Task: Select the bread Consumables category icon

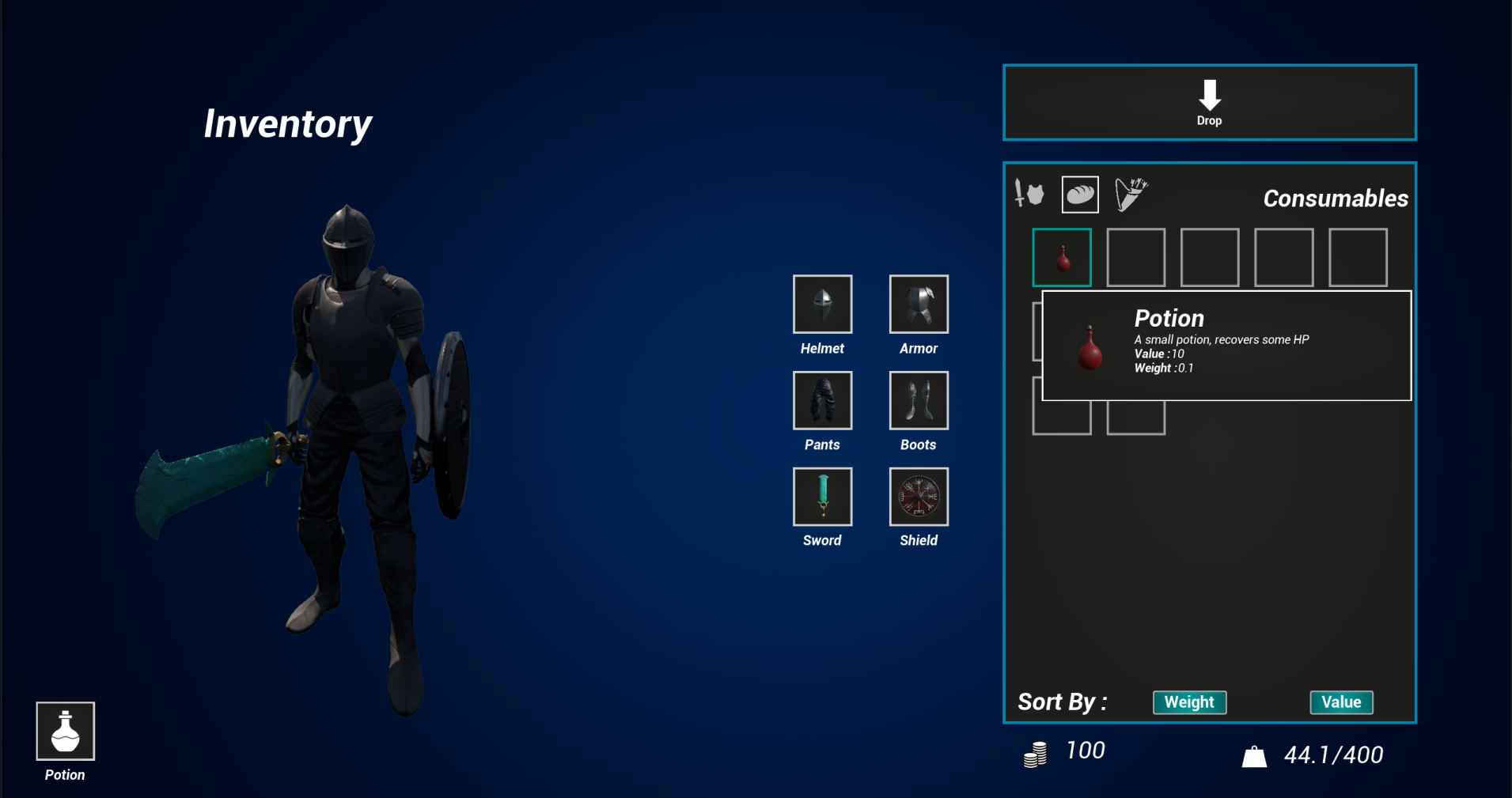Action: 1080,194
